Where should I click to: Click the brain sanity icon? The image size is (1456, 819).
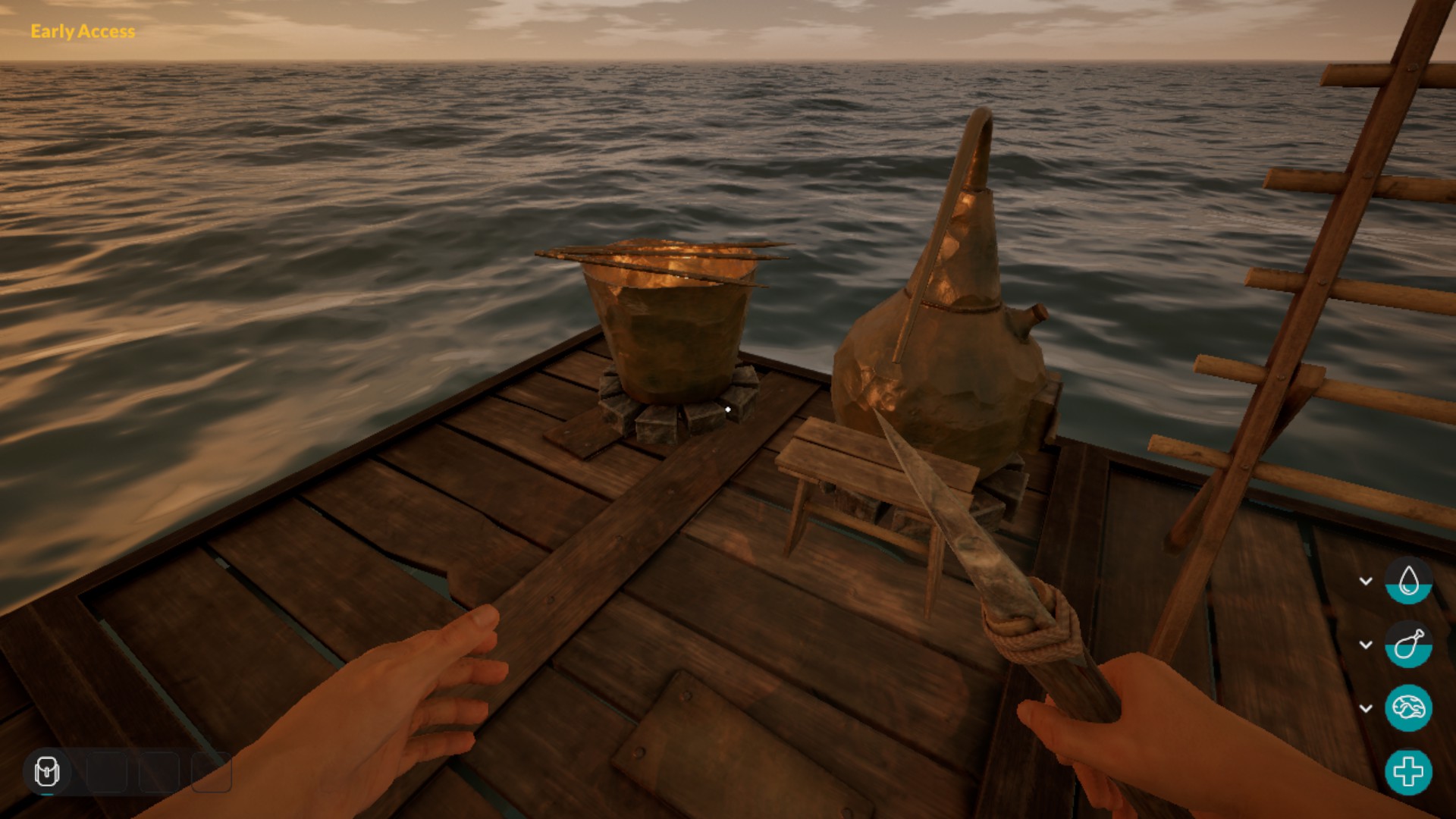tap(1408, 708)
